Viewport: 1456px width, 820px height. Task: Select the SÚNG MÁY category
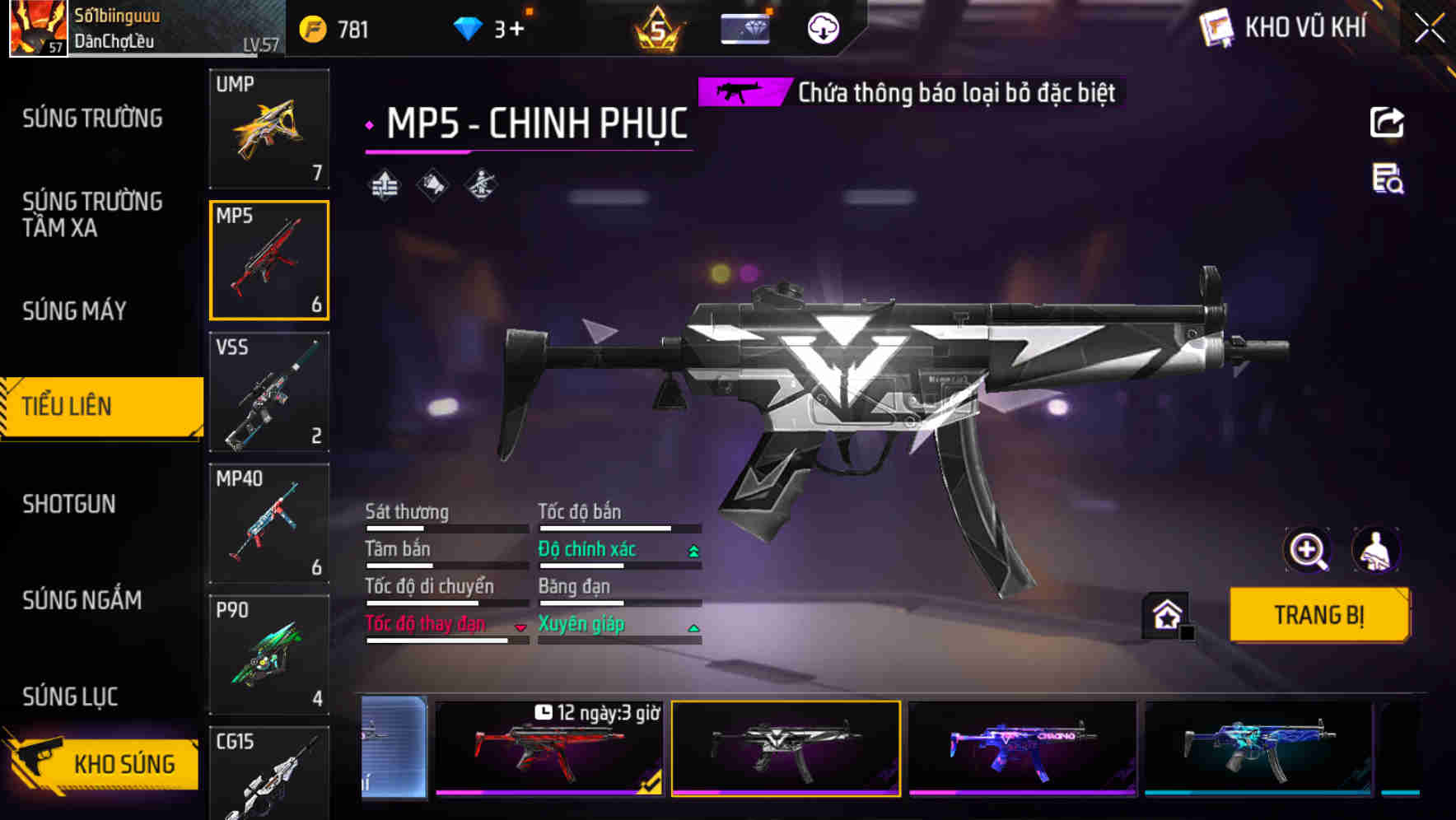coord(75,311)
